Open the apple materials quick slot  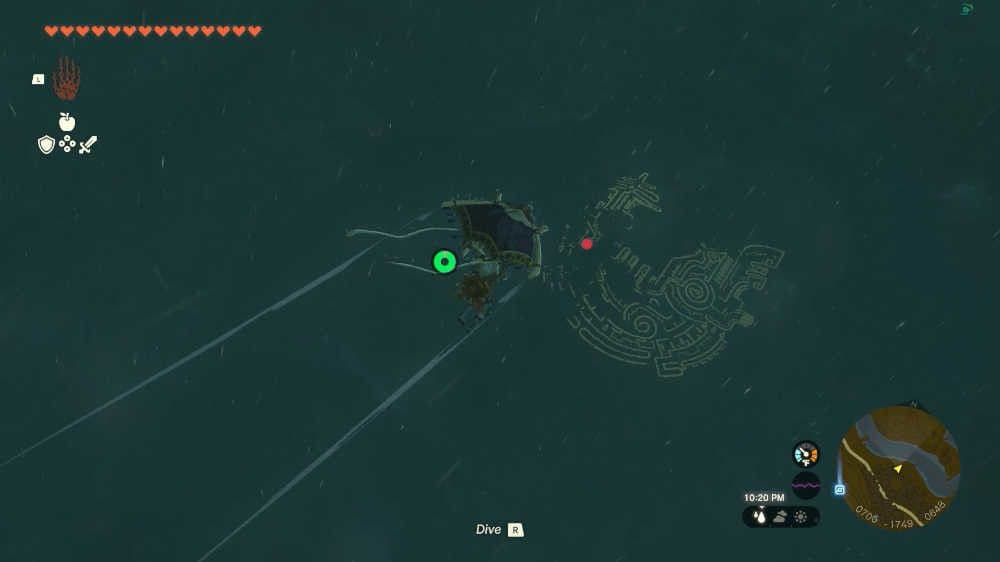point(67,122)
